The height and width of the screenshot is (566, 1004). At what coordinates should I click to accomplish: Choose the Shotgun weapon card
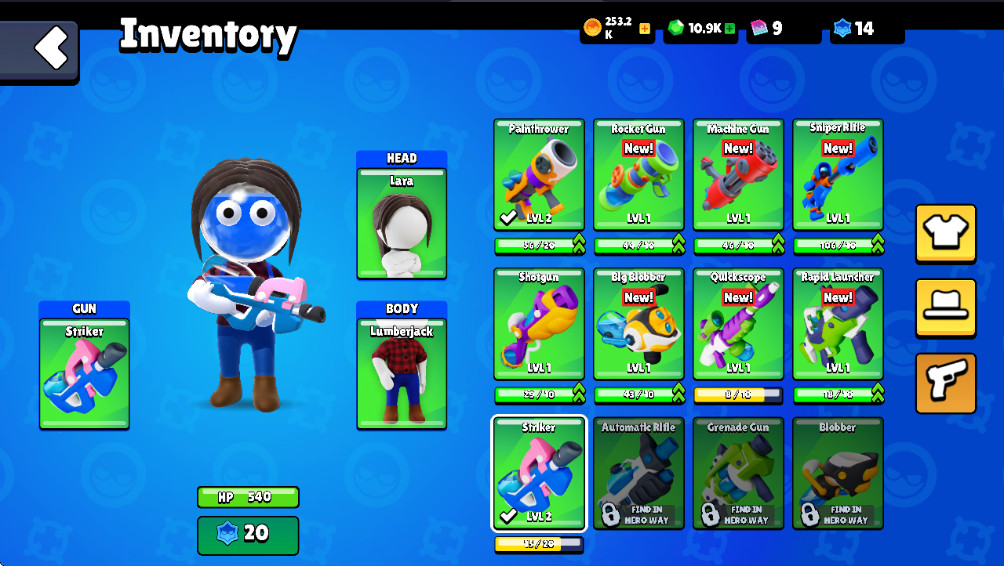(x=538, y=323)
